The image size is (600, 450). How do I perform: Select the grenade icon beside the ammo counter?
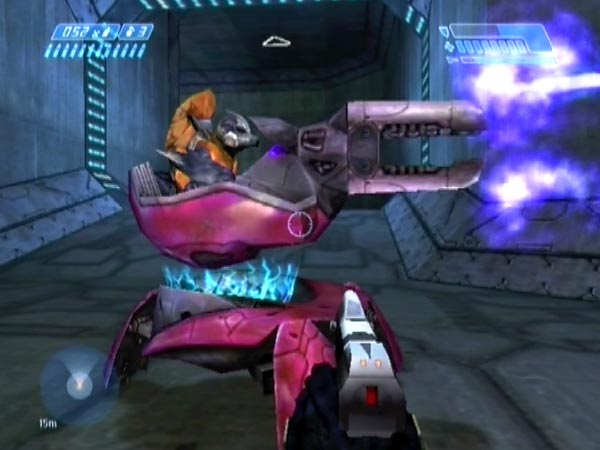click(x=128, y=32)
